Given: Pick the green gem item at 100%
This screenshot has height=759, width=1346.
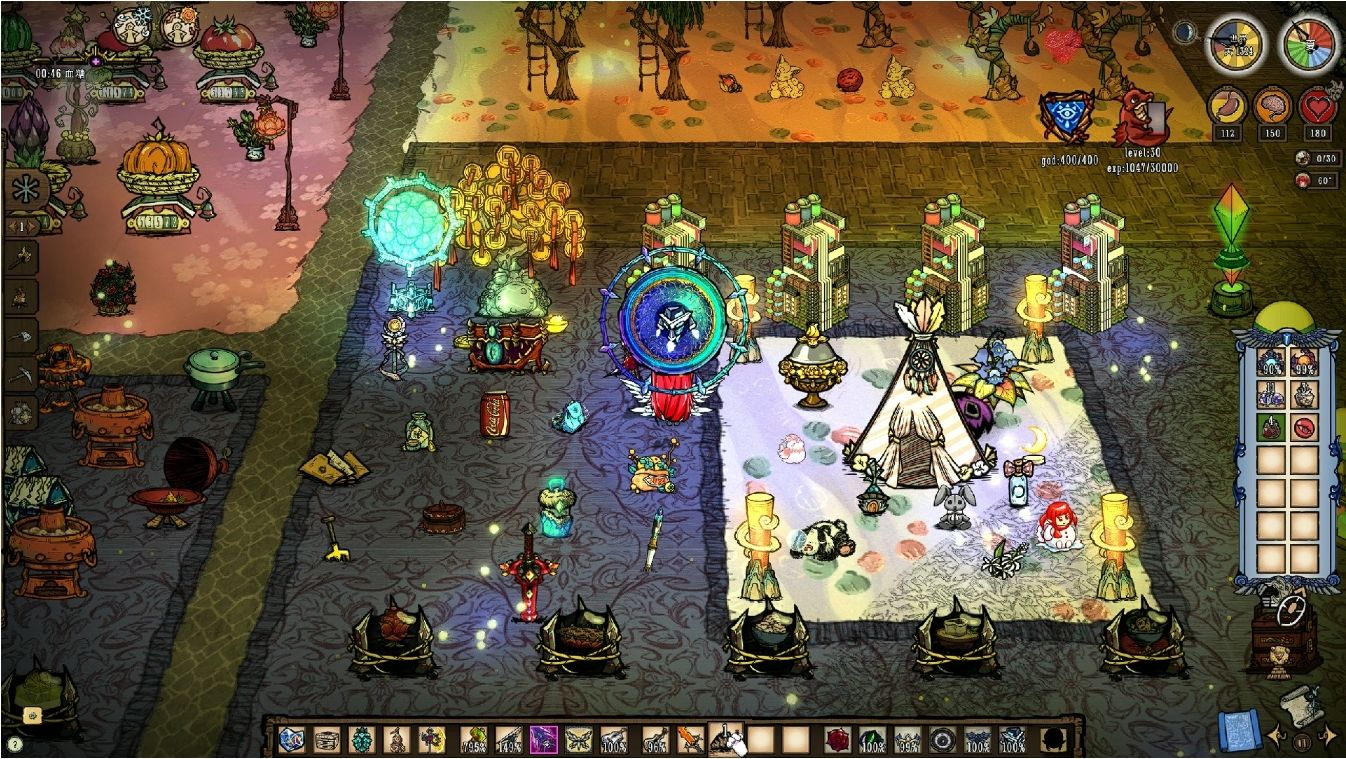Looking at the screenshot, I should click(872, 740).
